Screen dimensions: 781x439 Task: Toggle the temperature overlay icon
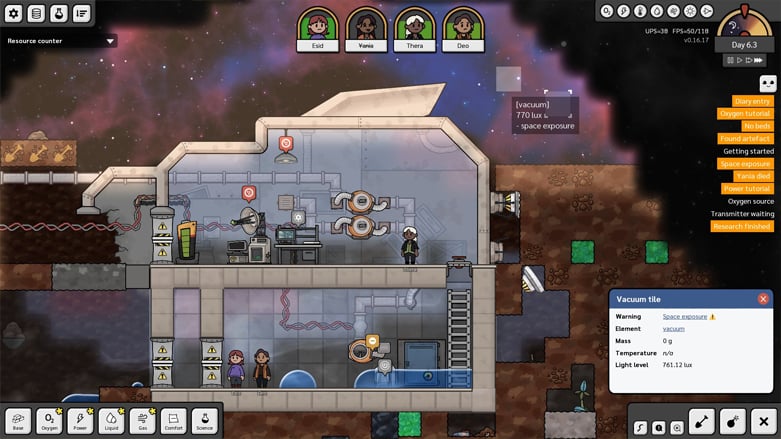(x=640, y=12)
